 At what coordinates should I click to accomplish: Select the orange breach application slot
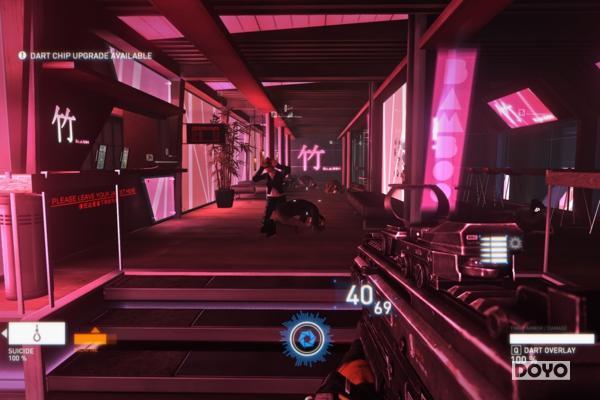click(x=90, y=339)
